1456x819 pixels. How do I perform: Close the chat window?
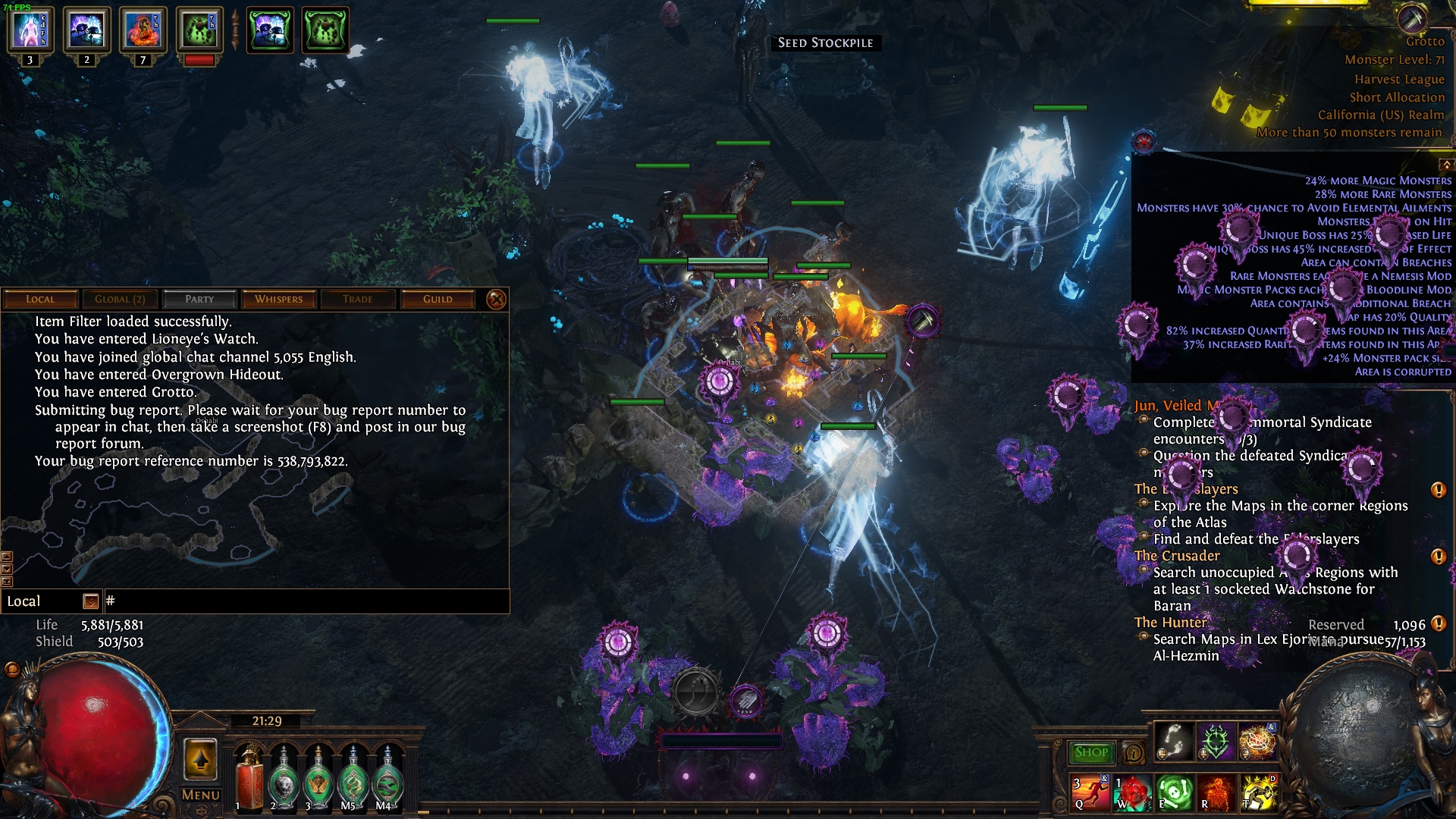tap(496, 300)
